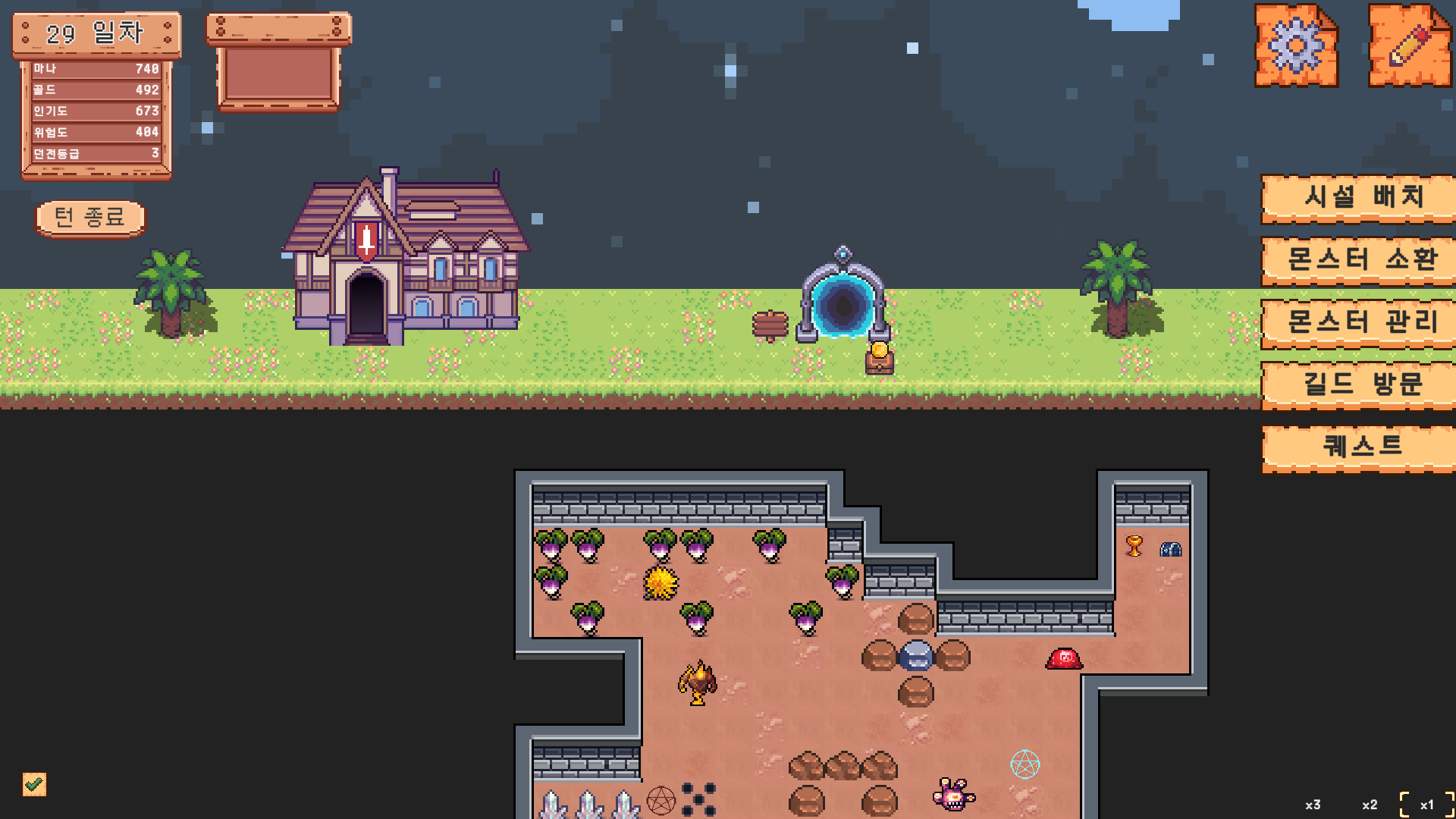Click the 턴 종료 (end turn) button
Image resolution: width=1456 pixels, height=819 pixels.
90,218
